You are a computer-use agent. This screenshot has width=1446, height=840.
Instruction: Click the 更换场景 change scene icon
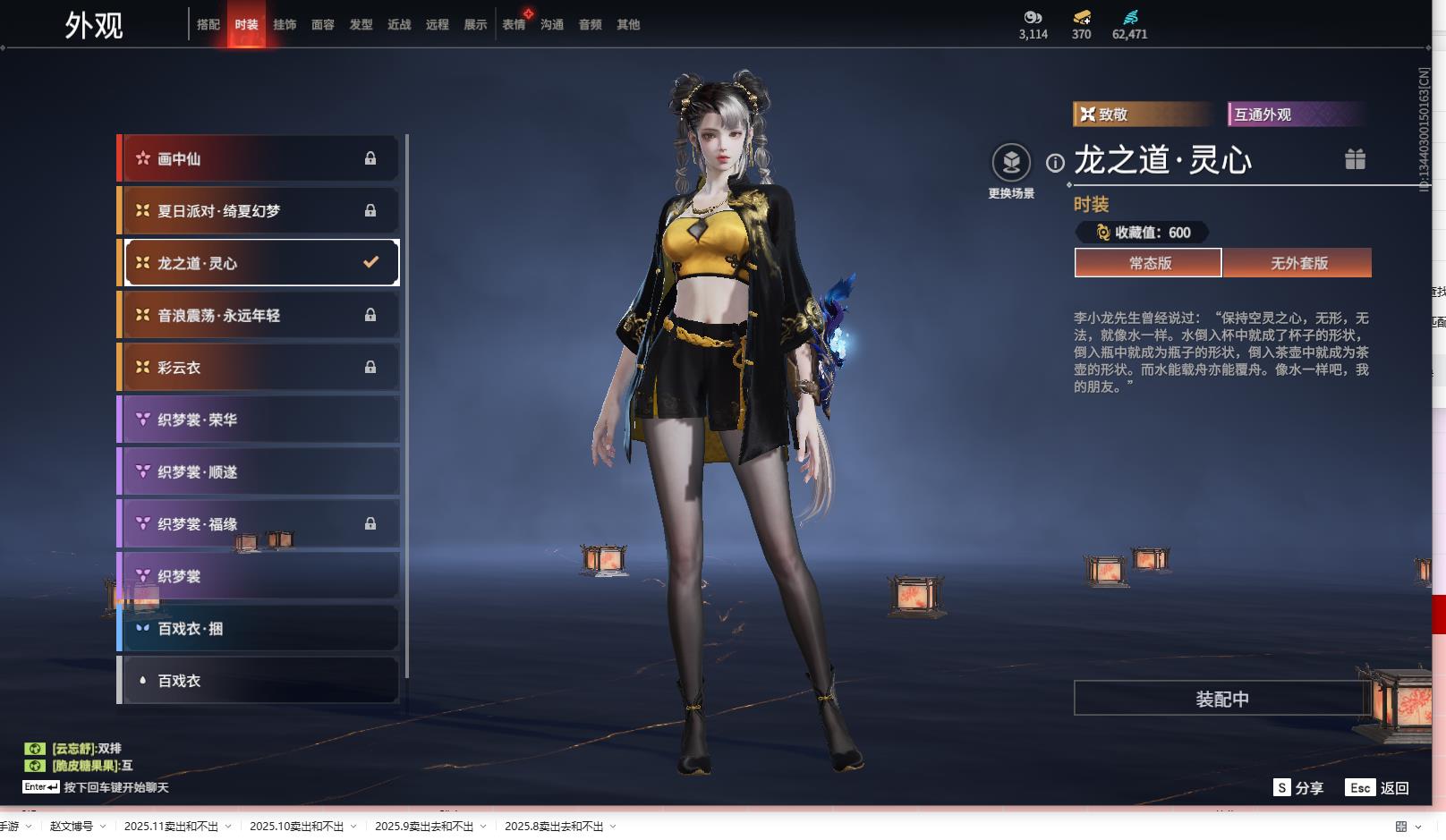[x=1011, y=163]
